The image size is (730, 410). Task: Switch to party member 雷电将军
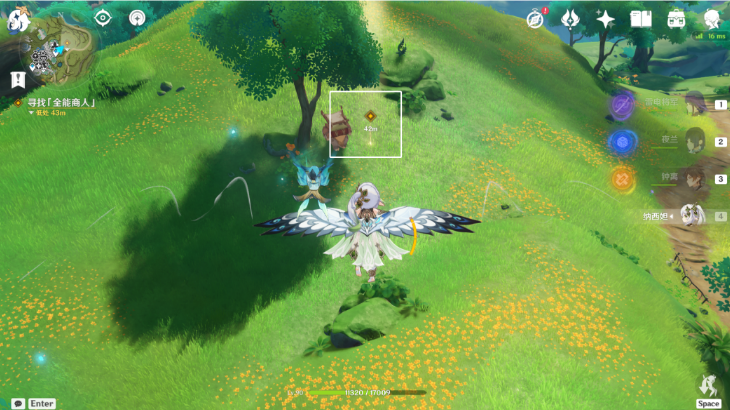[x=694, y=104]
